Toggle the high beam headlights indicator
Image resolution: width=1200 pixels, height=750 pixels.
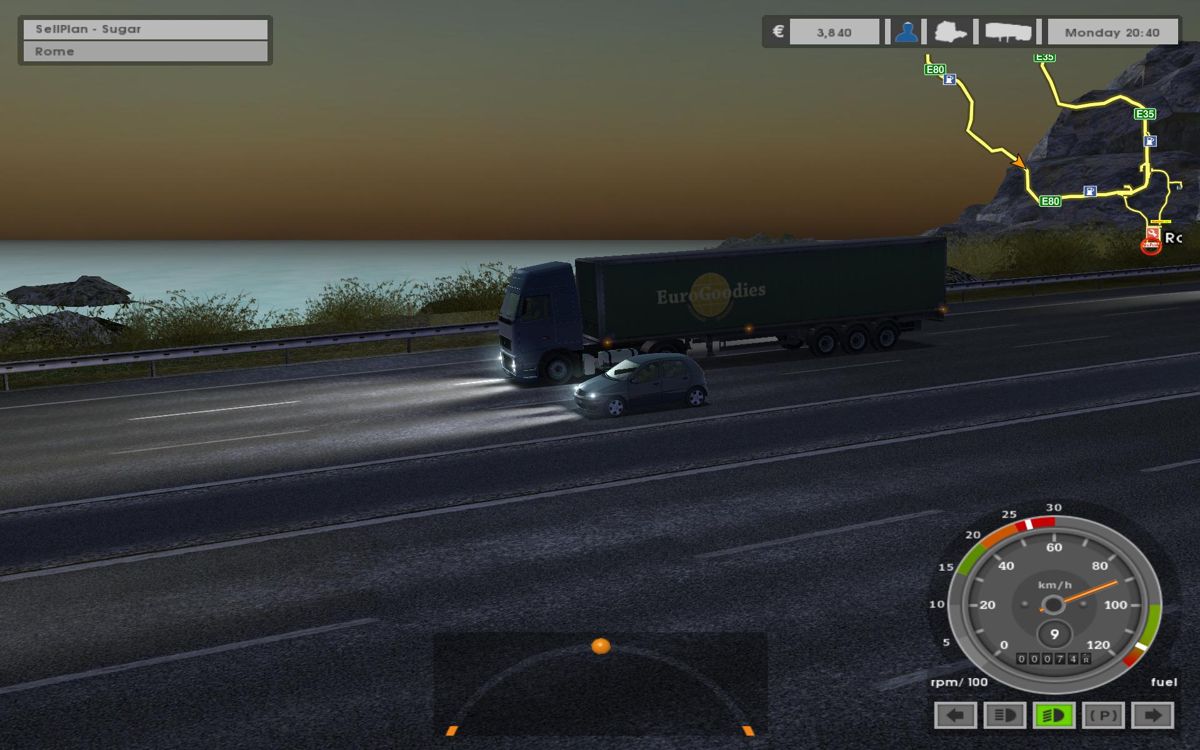[x=1004, y=715]
